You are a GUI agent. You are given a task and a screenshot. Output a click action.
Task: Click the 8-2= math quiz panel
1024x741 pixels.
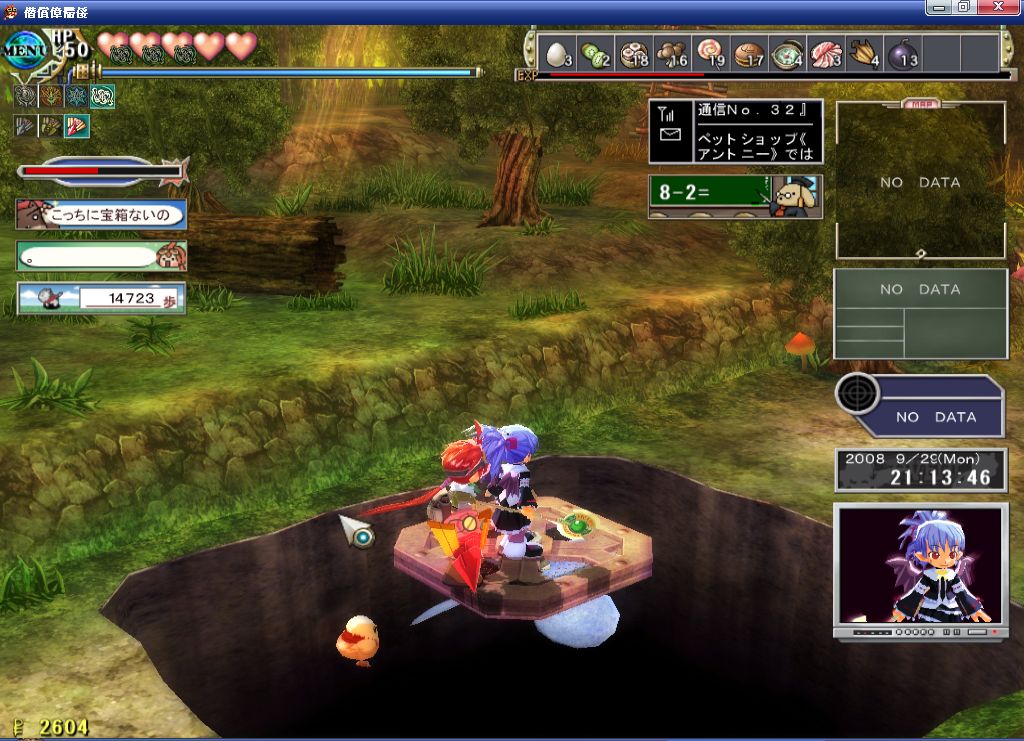736,196
